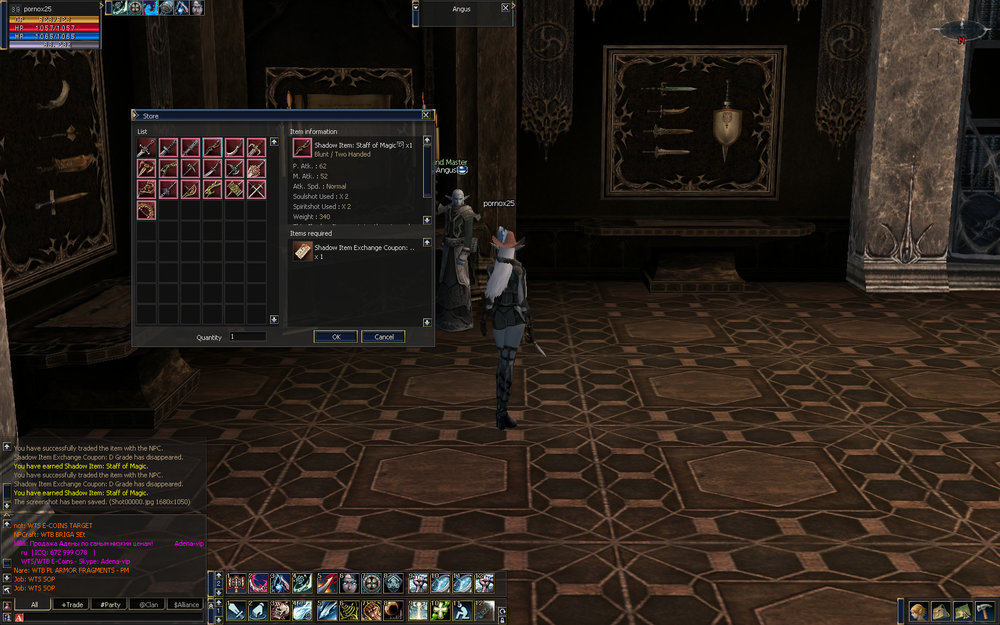Choose the bow item in the fourth row
Screen dimensions: 1000x625
(x=146, y=210)
